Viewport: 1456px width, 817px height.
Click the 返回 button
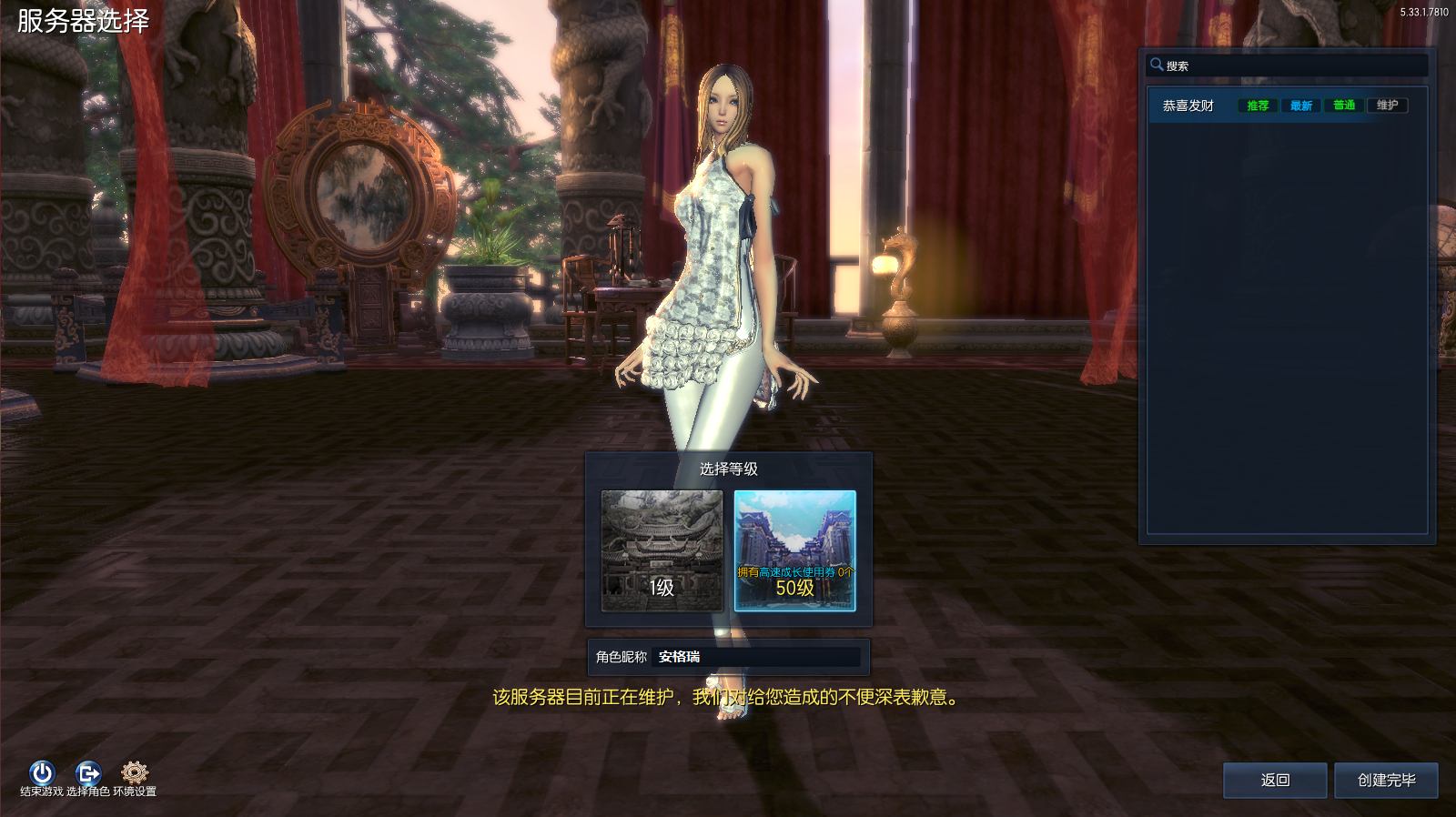point(1274,780)
